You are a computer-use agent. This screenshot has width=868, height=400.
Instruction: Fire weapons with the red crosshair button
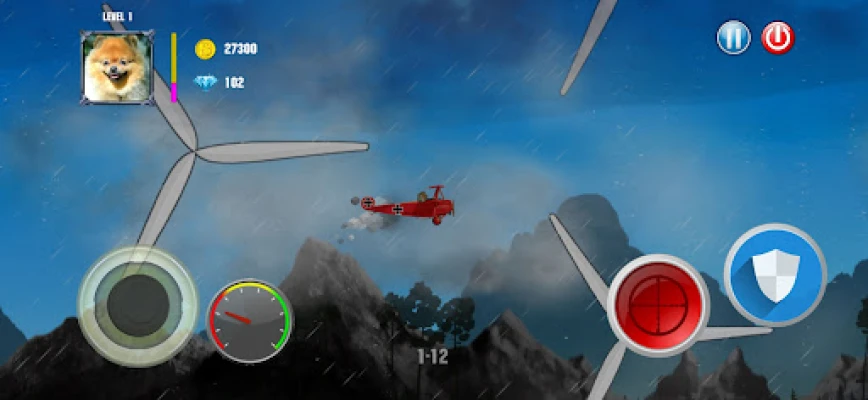pos(658,304)
